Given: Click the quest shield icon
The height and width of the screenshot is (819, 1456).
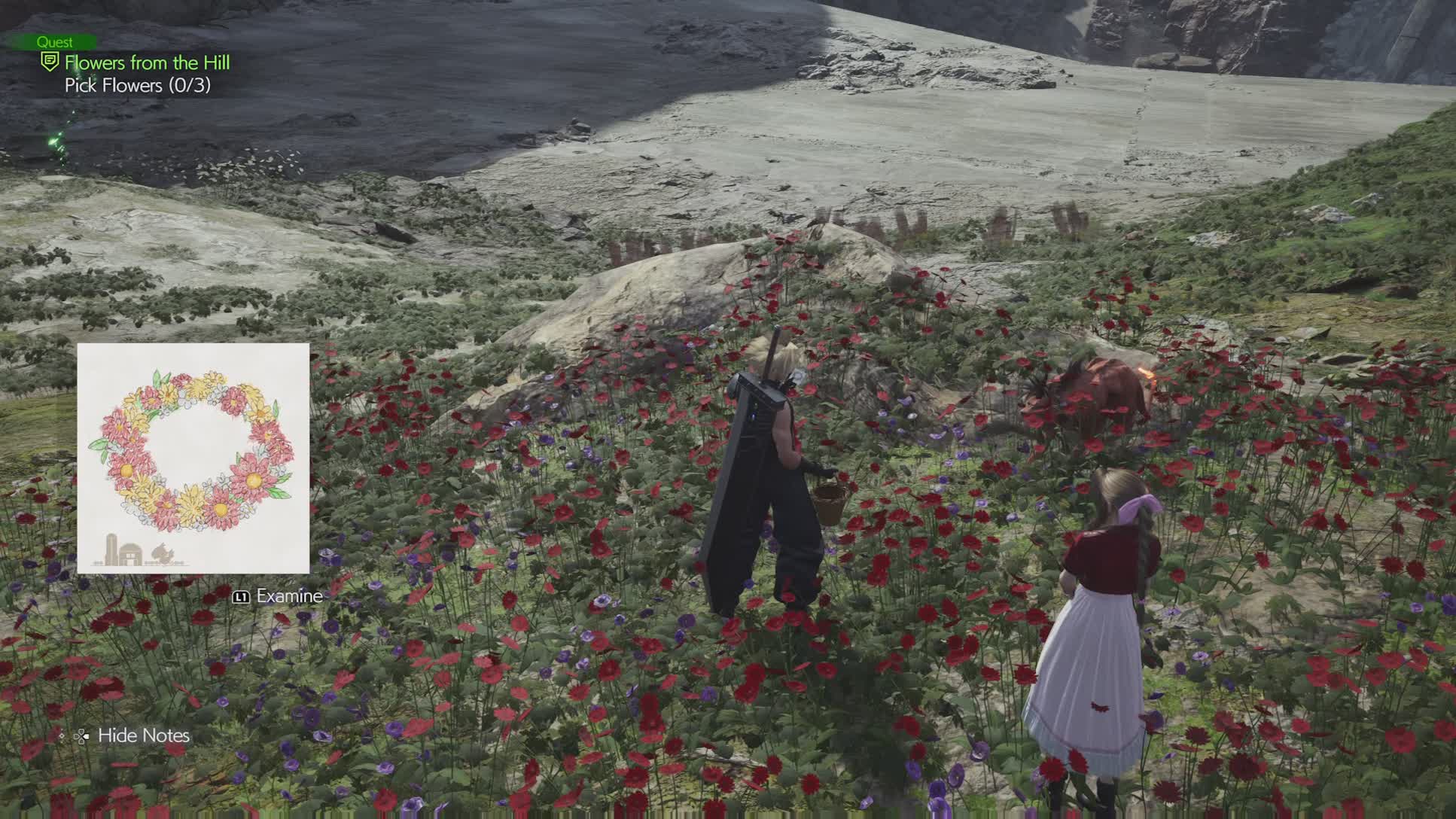Looking at the screenshot, I should (50, 62).
